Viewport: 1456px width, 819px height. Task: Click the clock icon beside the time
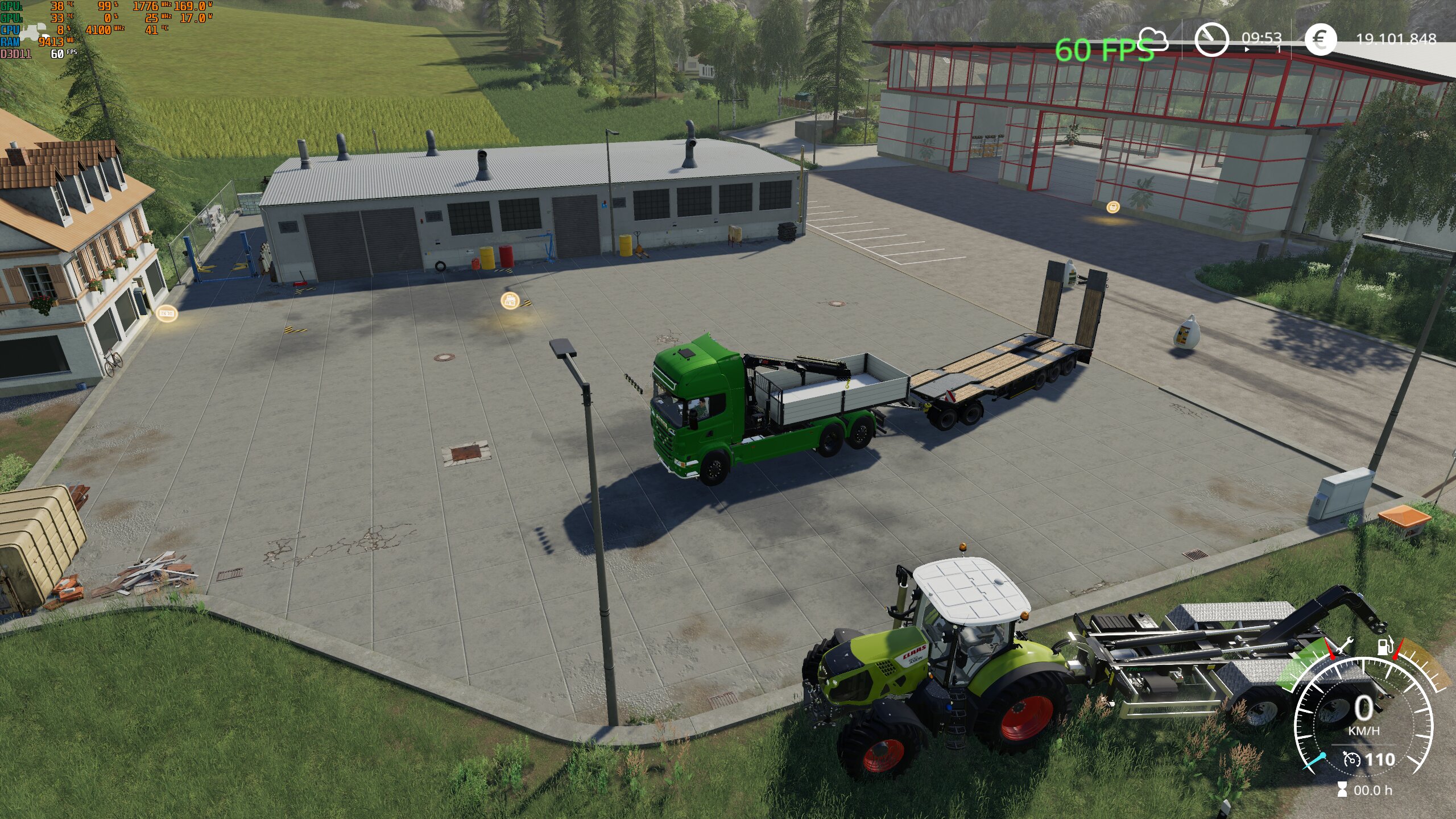[x=1211, y=39]
